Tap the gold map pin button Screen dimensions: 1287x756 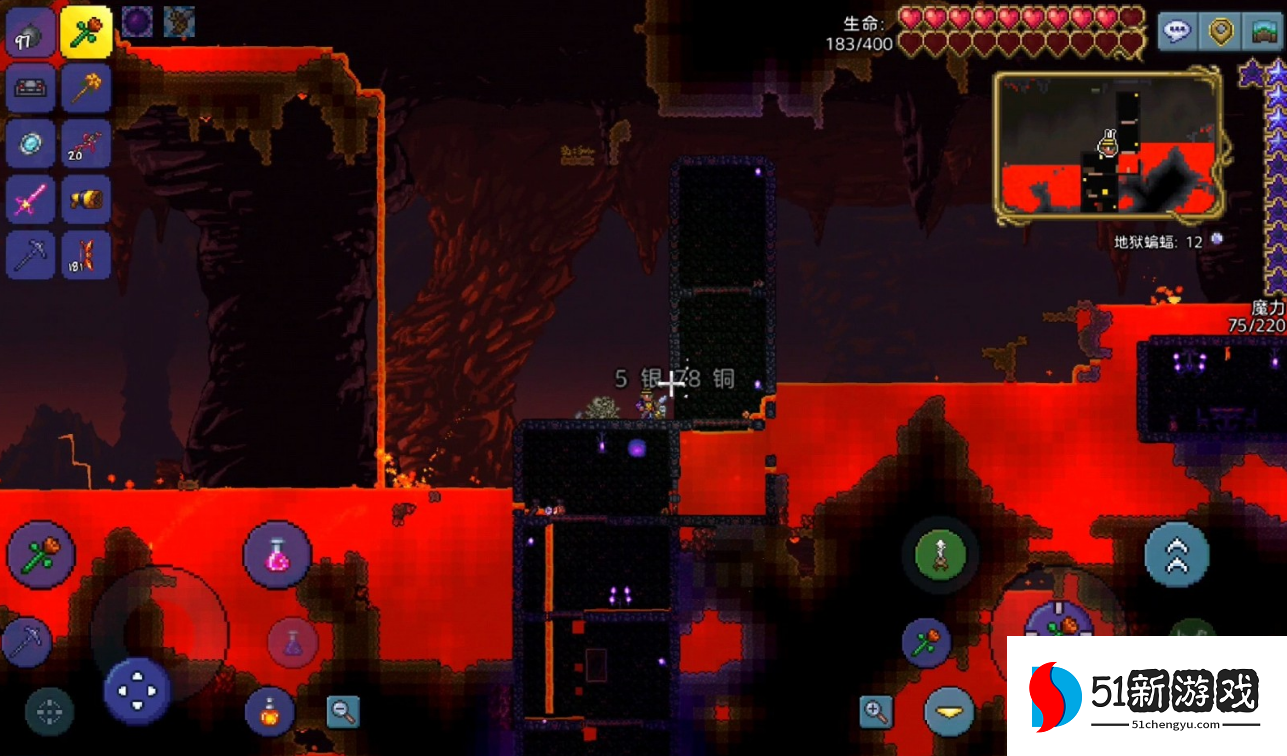(x=1220, y=32)
